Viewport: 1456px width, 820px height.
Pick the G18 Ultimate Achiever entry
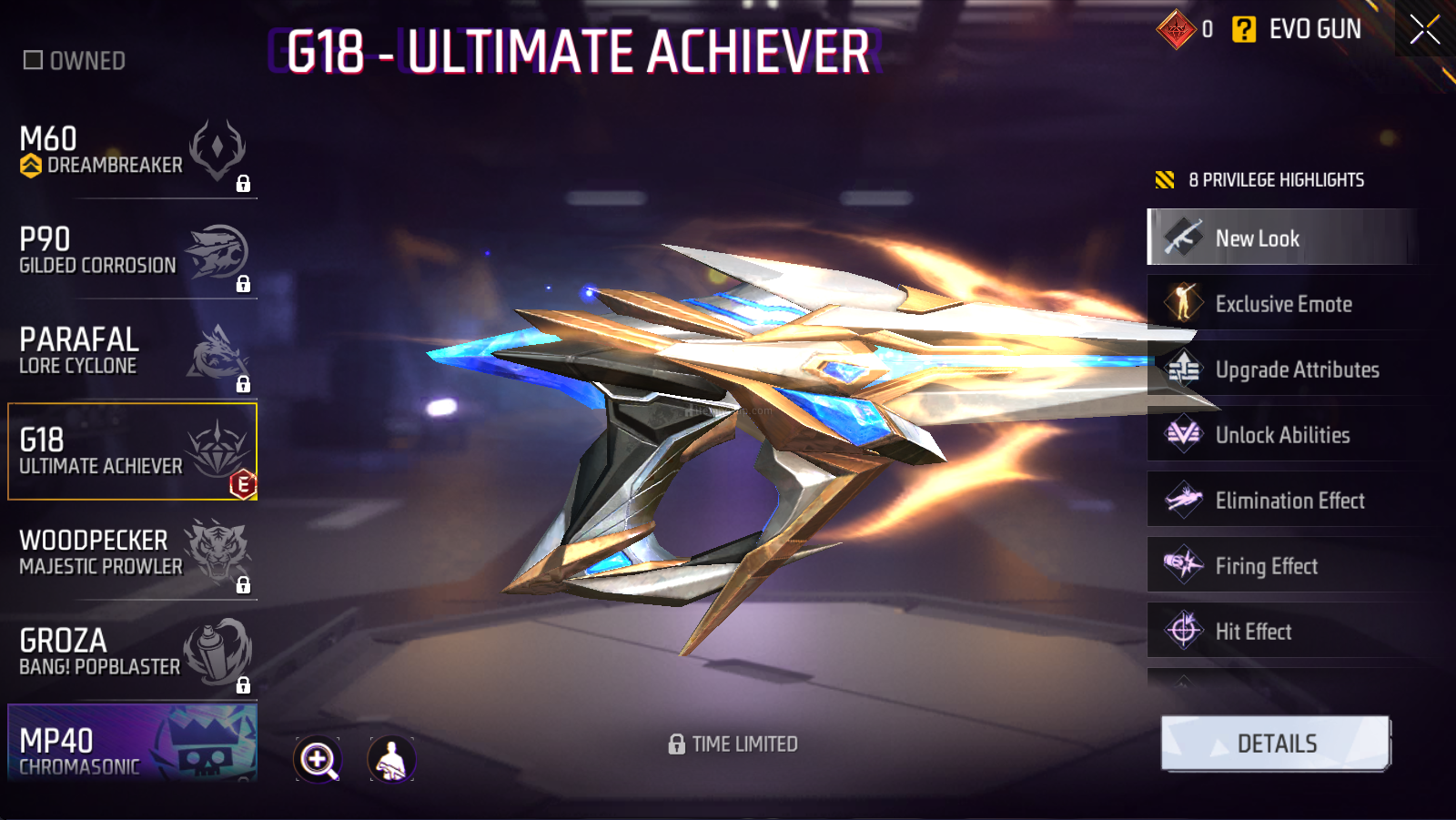(x=133, y=452)
